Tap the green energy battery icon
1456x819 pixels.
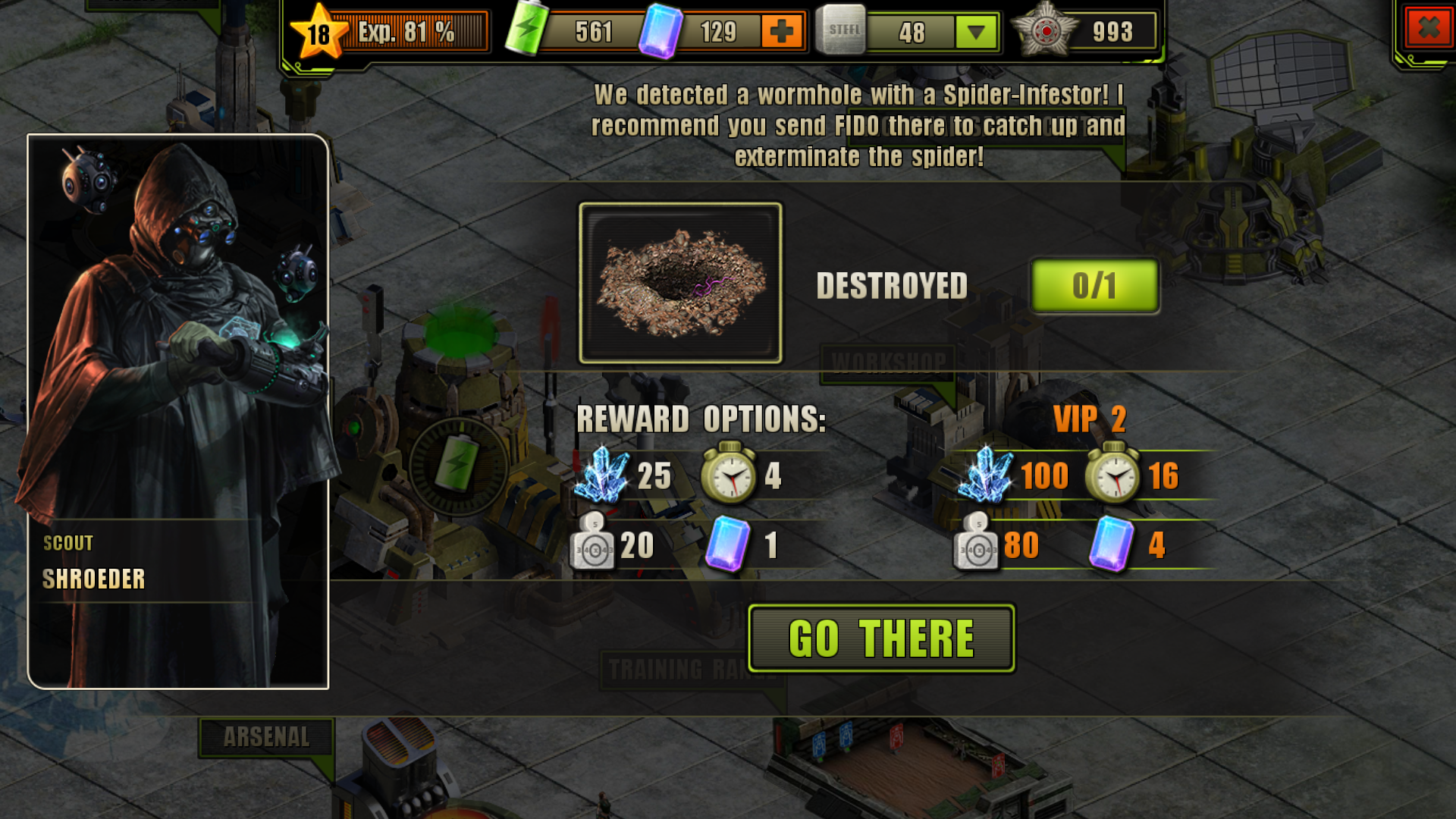(526, 29)
